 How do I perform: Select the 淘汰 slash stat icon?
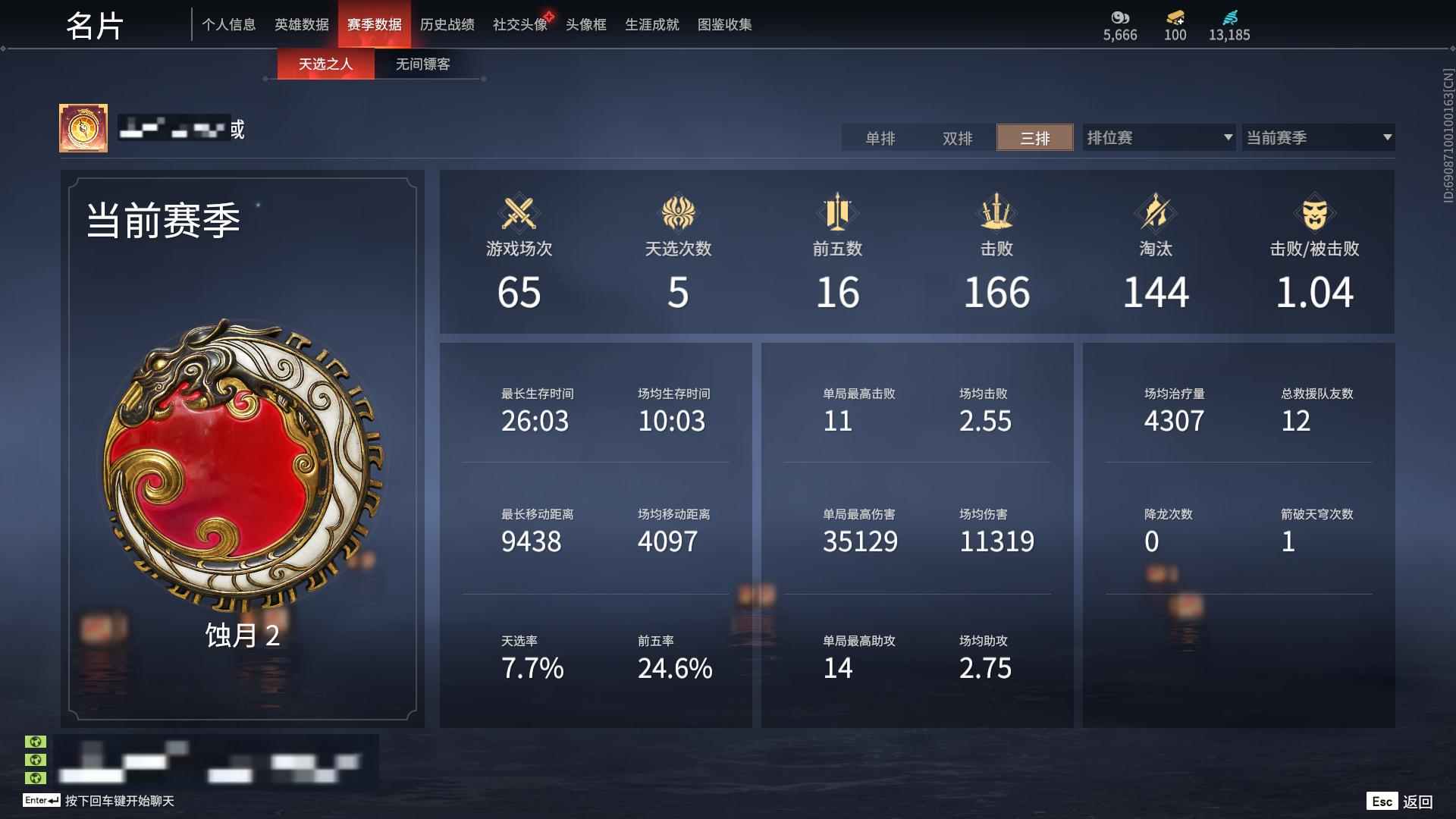click(1156, 215)
